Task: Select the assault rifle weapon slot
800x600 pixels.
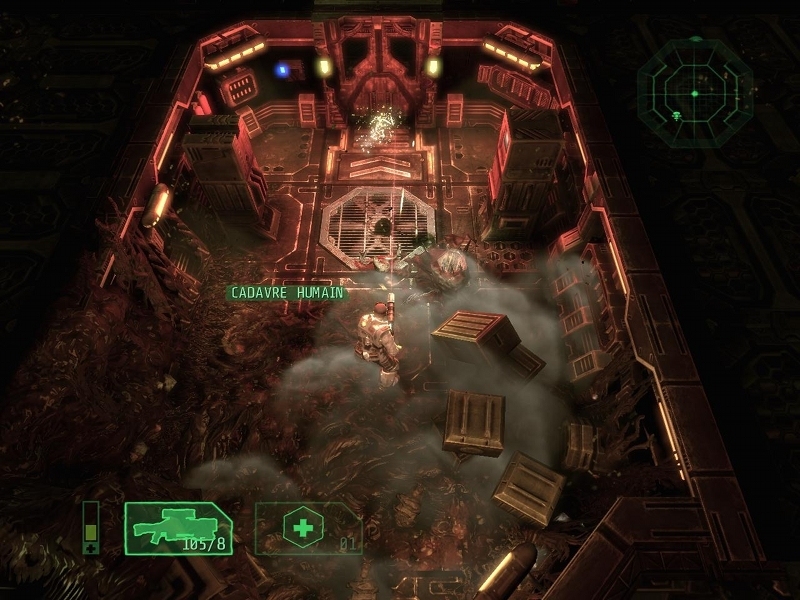Action: point(178,528)
